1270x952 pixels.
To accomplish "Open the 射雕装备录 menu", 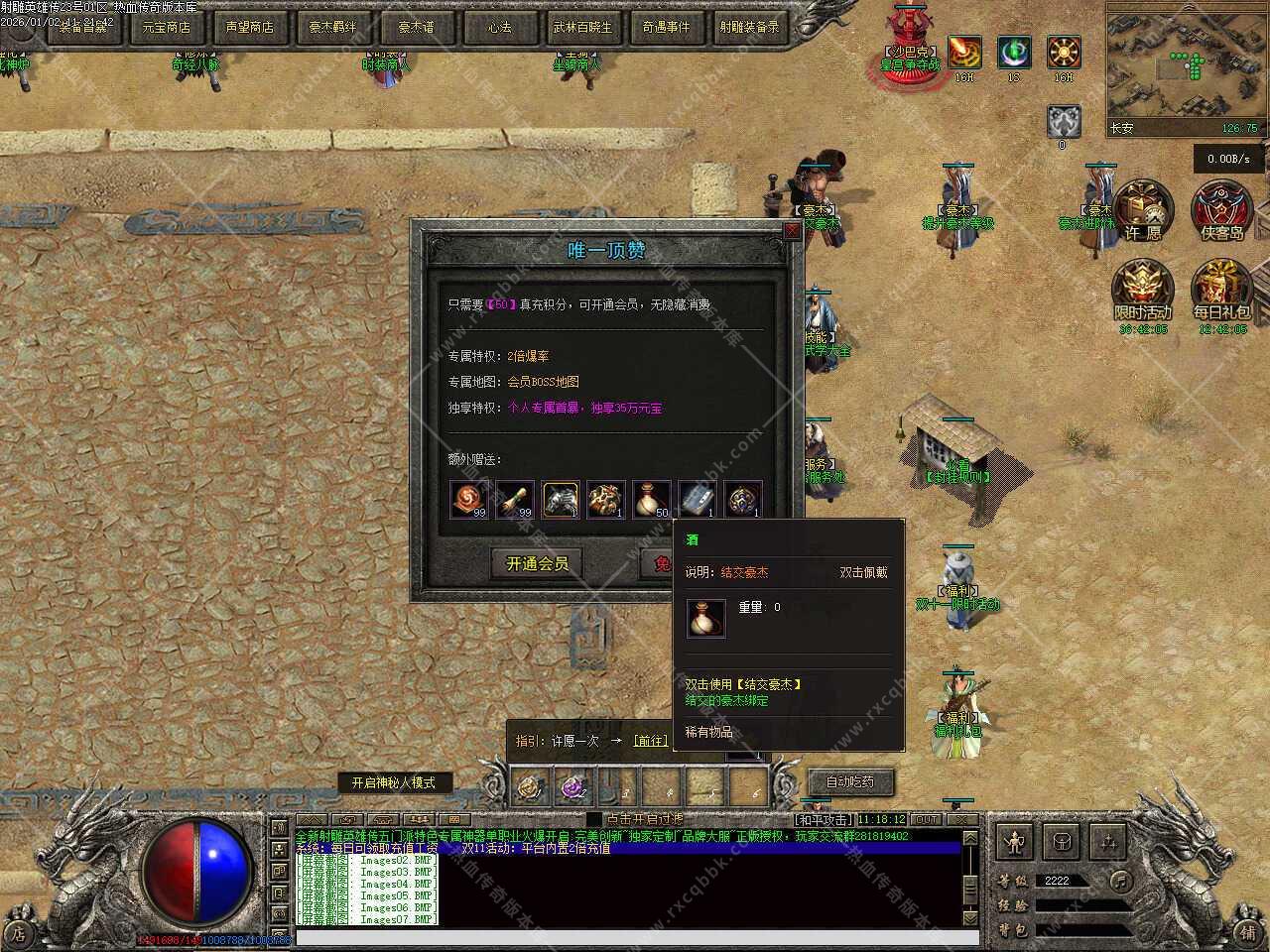I will [x=749, y=27].
